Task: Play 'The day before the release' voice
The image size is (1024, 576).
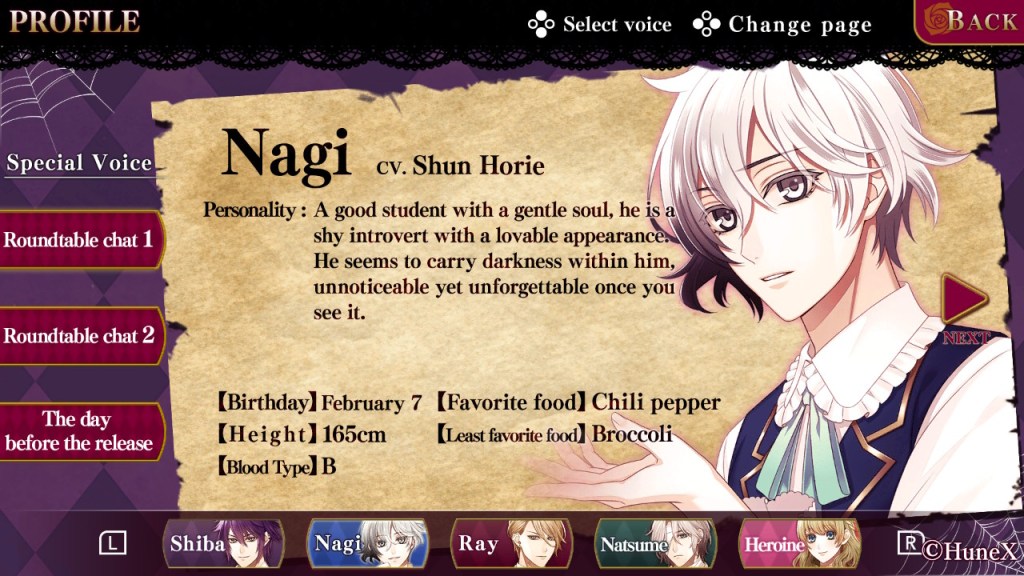Action: pos(78,431)
